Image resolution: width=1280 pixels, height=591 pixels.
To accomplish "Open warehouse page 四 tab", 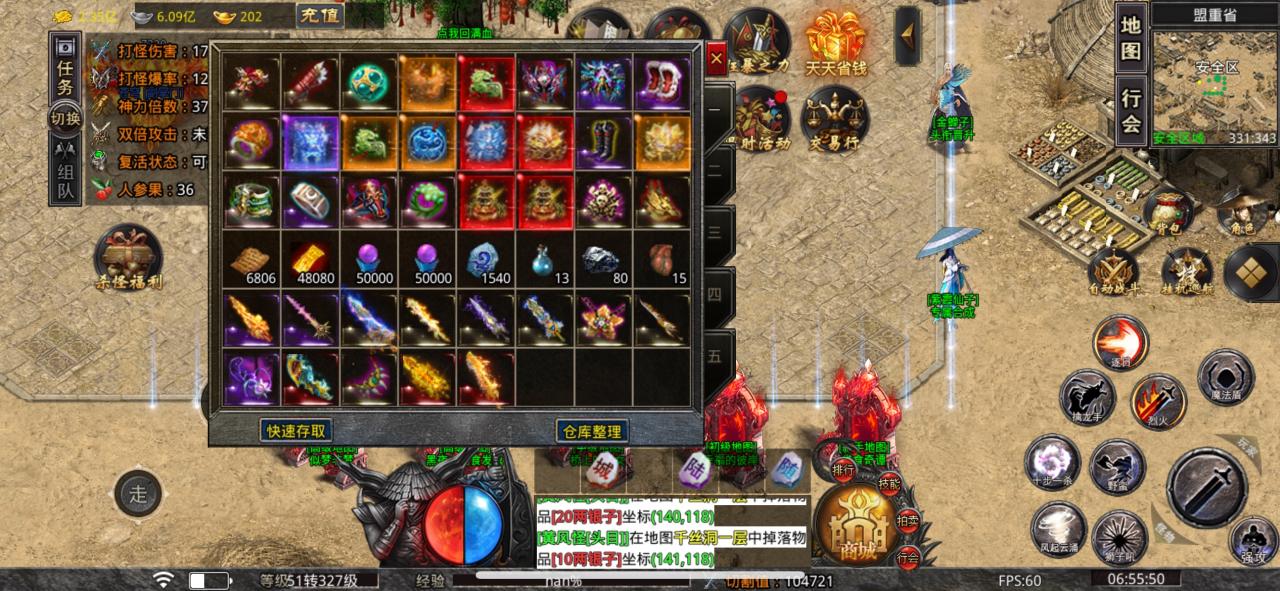I will tap(715, 294).
